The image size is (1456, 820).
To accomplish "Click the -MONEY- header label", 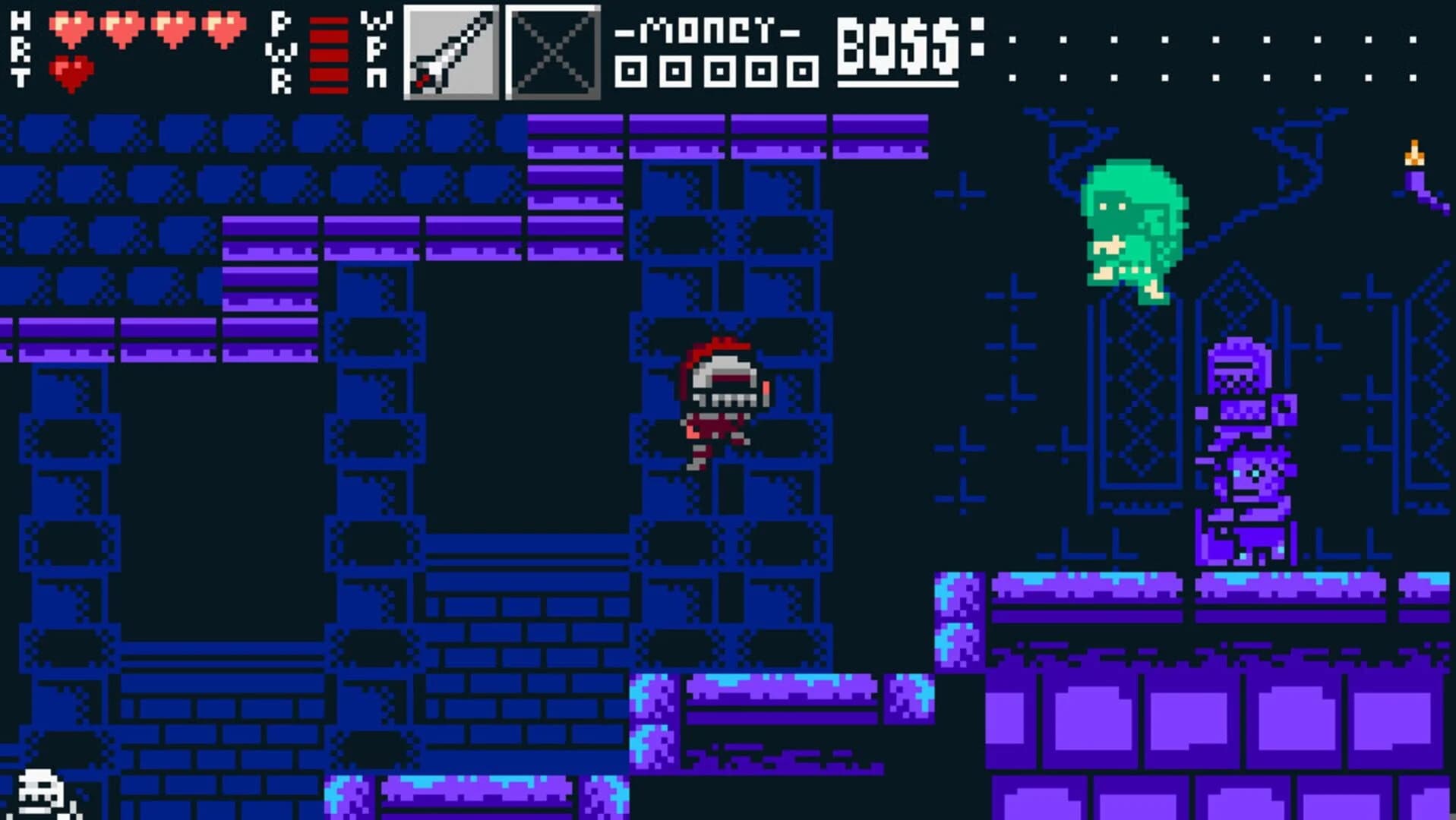I will coord(710,30).
